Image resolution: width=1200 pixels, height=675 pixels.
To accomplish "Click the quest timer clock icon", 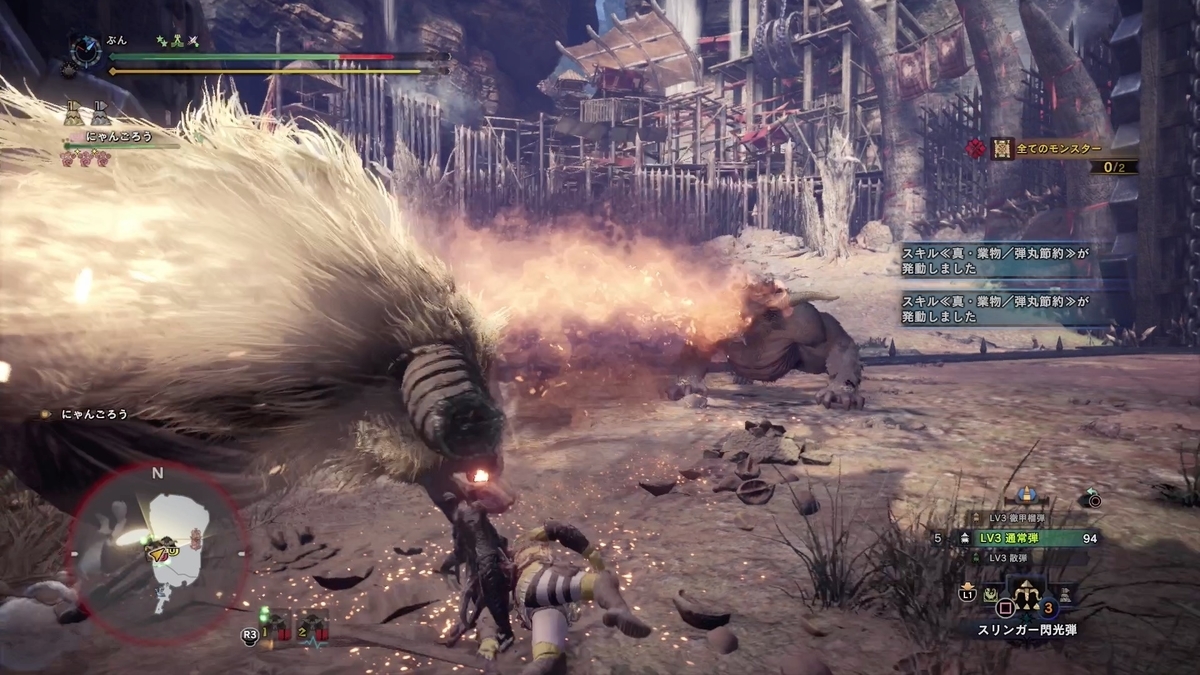I will (85, 50).
